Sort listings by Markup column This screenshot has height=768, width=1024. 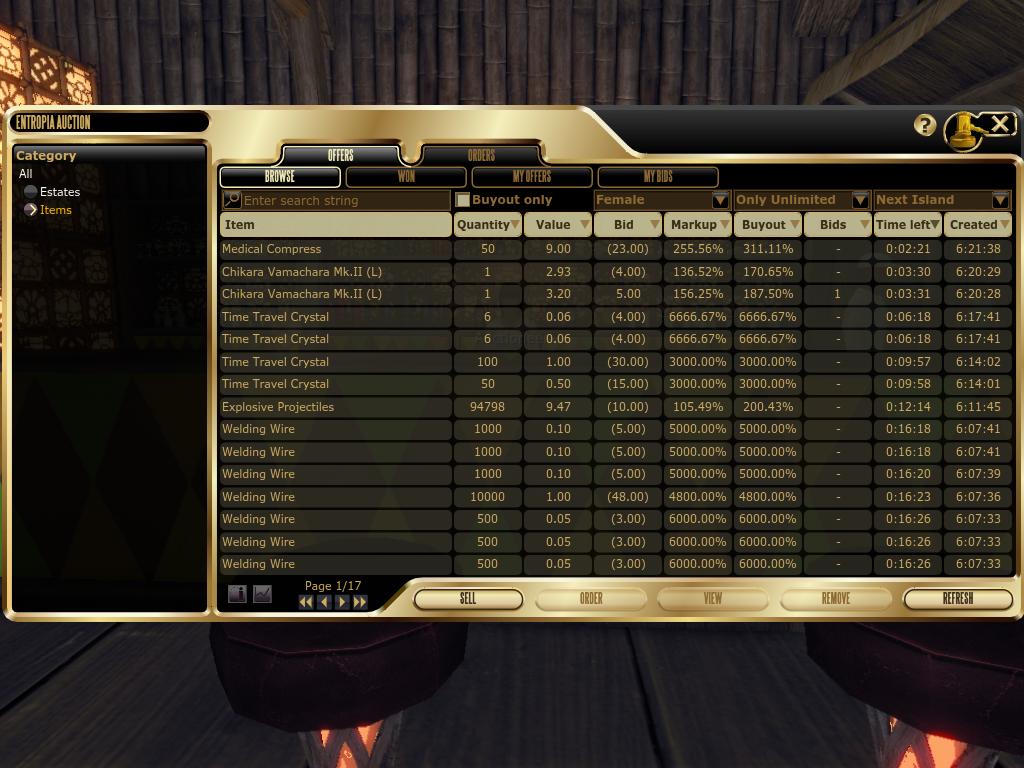tap(699, 225)
